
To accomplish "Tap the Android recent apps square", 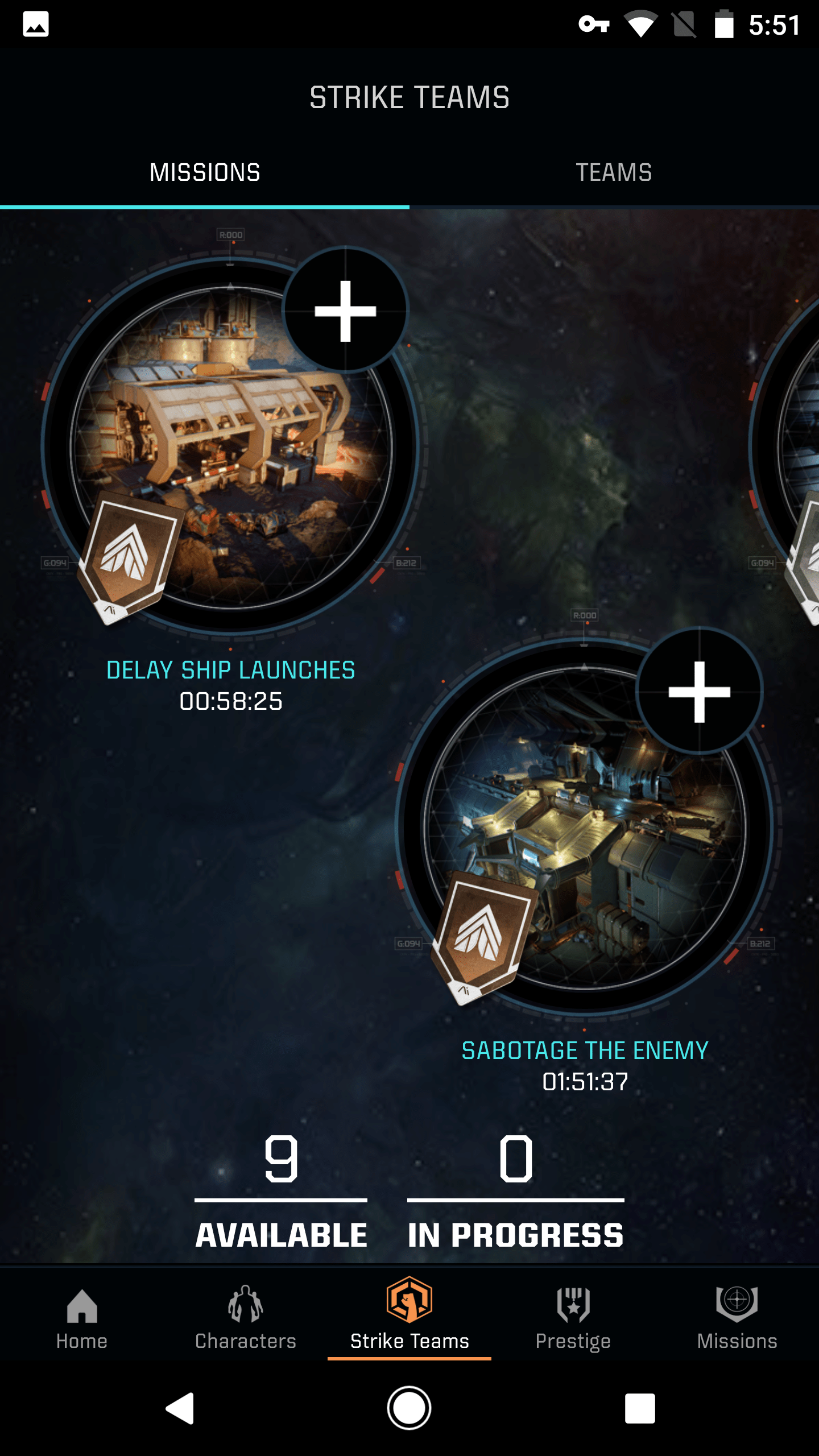I will pyautogui.click(x=640, y=1408).
